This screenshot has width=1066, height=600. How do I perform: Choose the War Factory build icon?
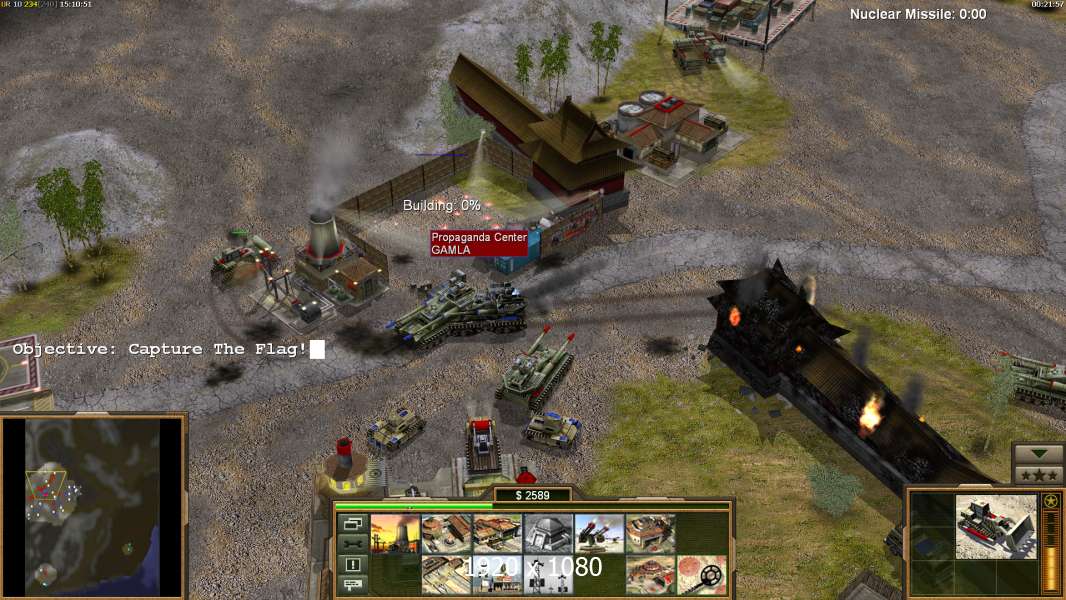tap(650, 534)
